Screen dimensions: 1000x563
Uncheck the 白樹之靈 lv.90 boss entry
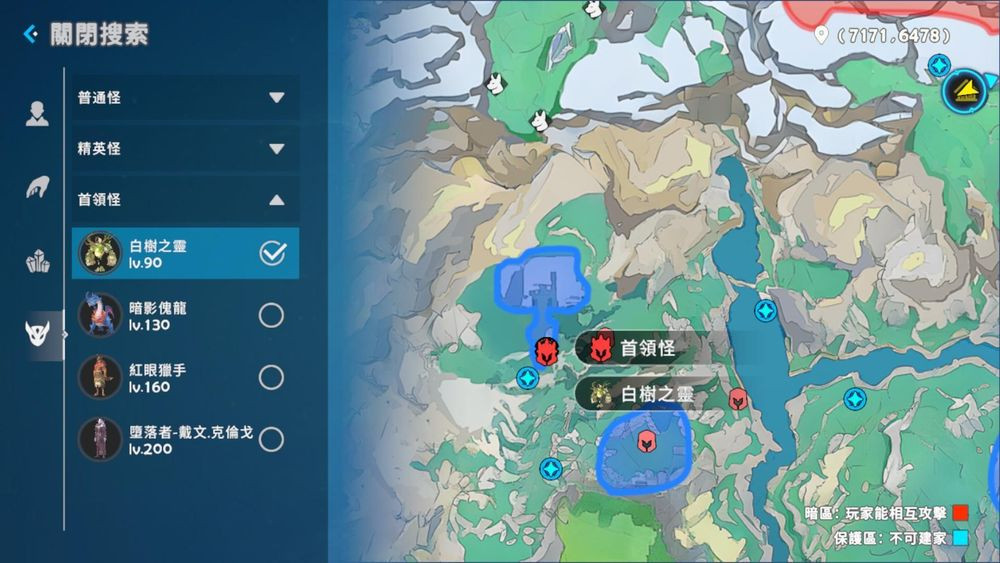[272, 254]
